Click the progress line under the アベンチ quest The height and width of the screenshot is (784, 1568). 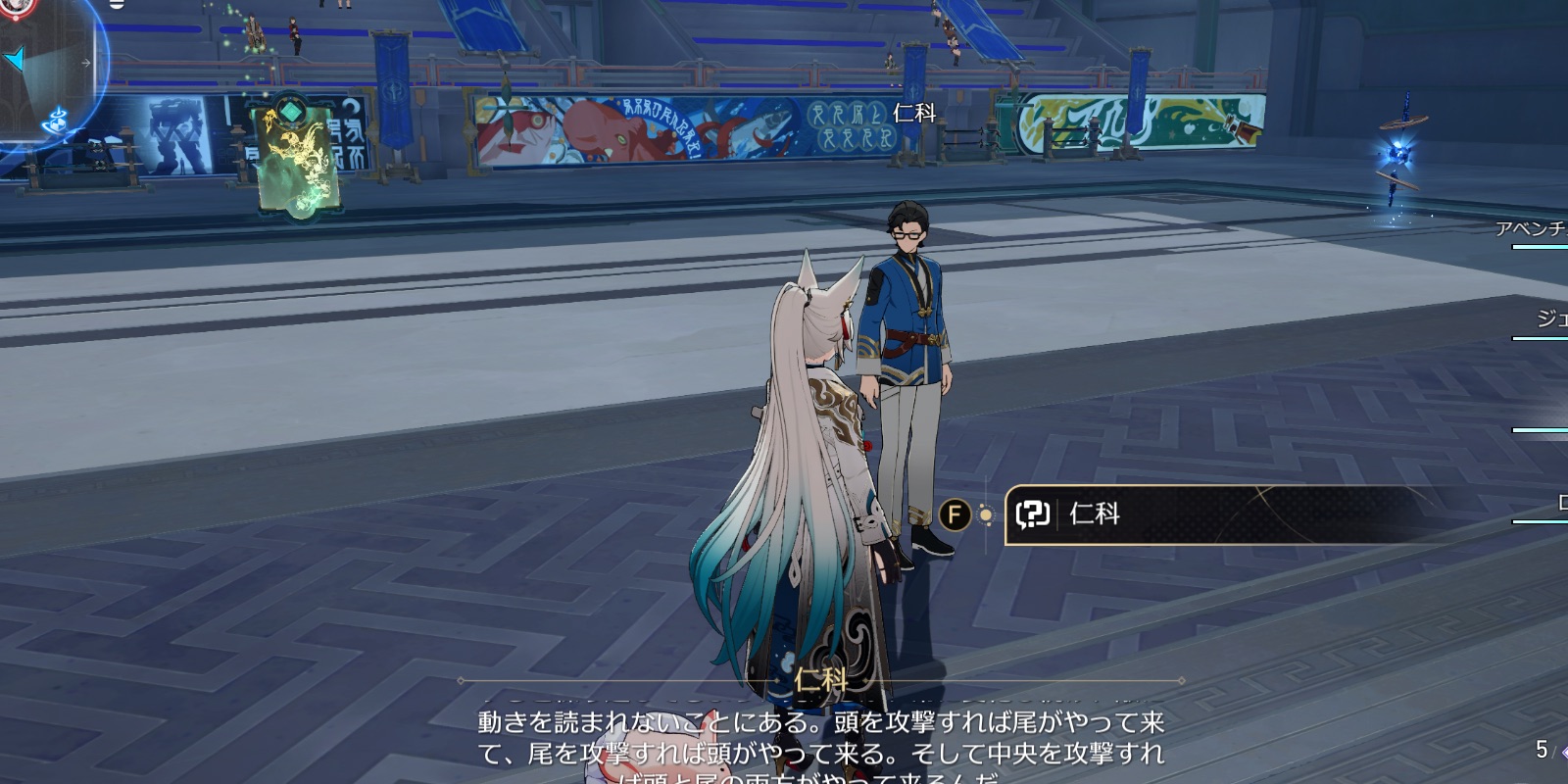point(1542,247)
